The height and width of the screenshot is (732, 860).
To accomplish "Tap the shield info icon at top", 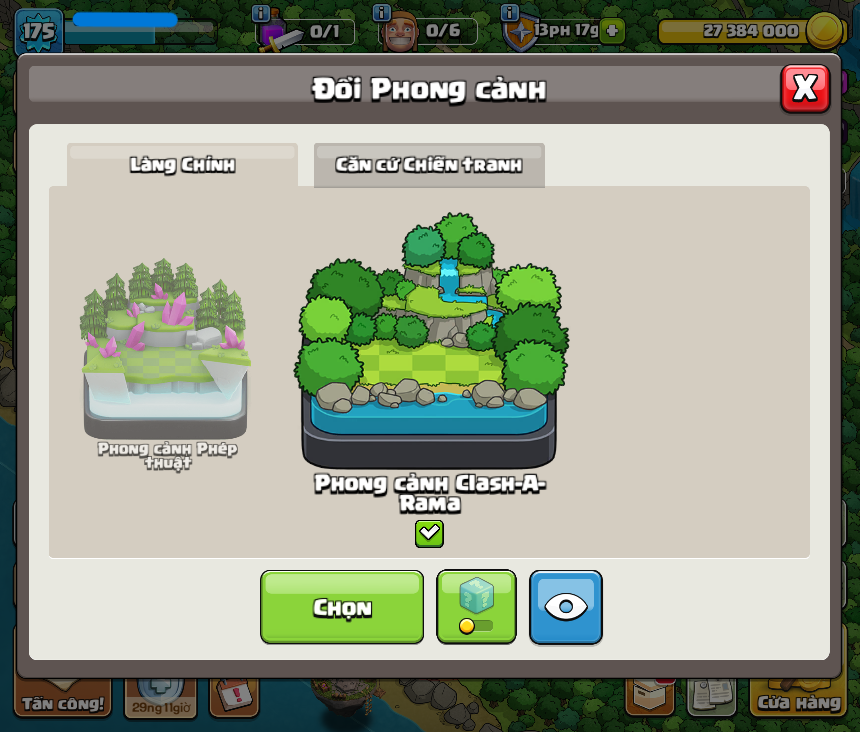I will (x=510, y=13).
